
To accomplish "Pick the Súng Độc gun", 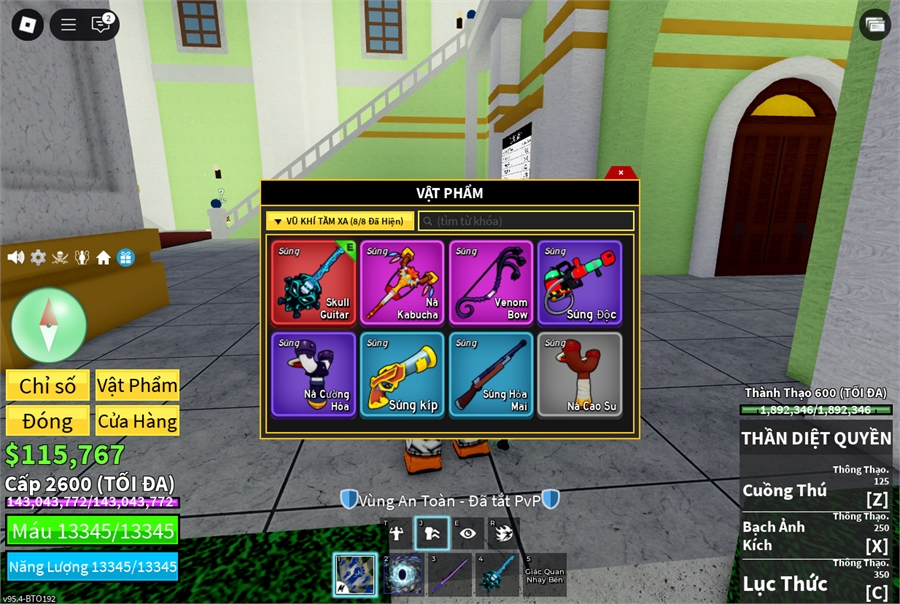I will [579, 282].
